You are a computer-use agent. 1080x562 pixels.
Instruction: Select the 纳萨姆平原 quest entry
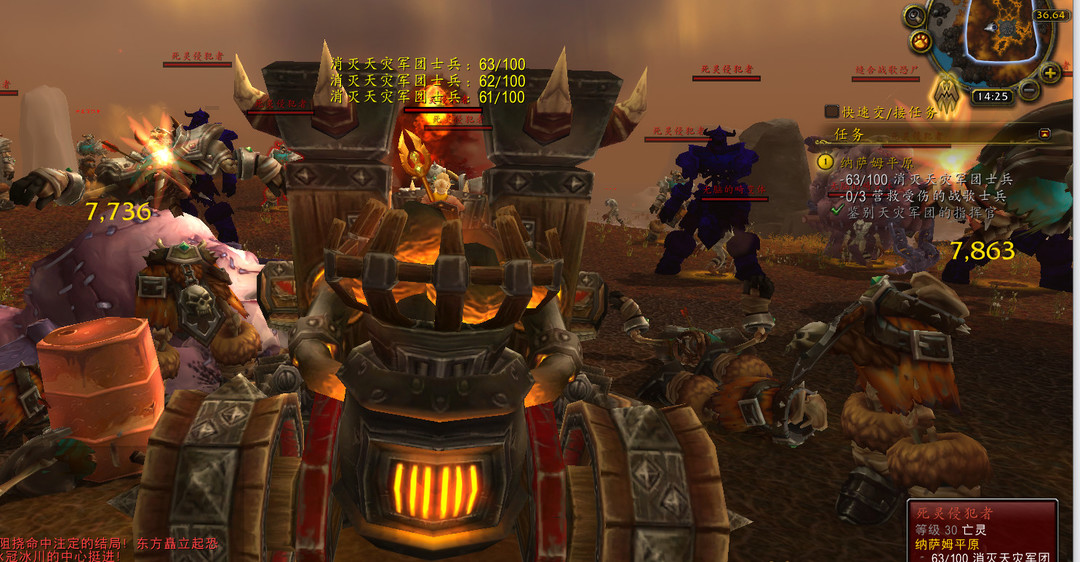pos(877,161)
